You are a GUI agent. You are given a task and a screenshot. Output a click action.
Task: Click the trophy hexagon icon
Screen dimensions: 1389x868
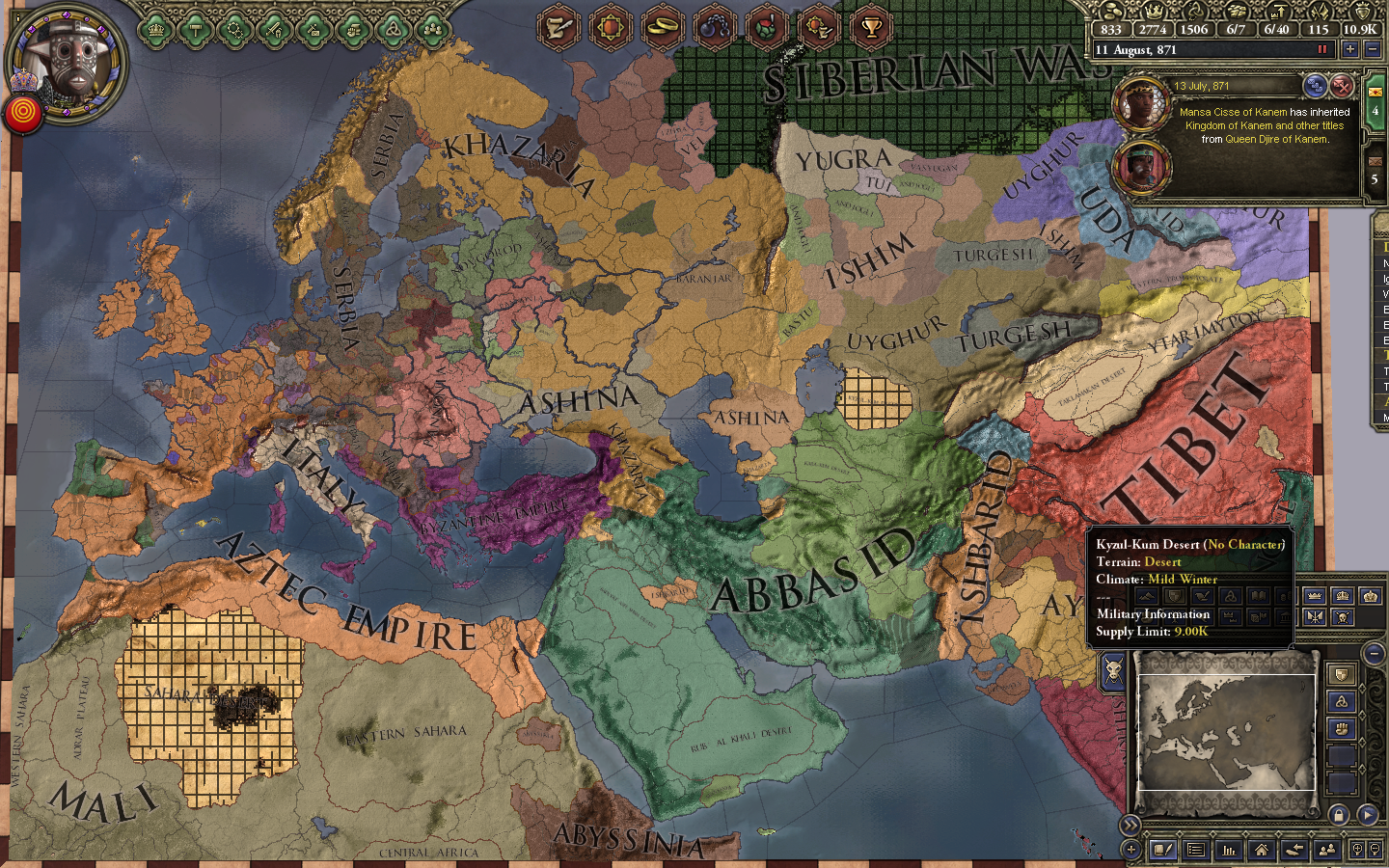click(x=873, y=28)
